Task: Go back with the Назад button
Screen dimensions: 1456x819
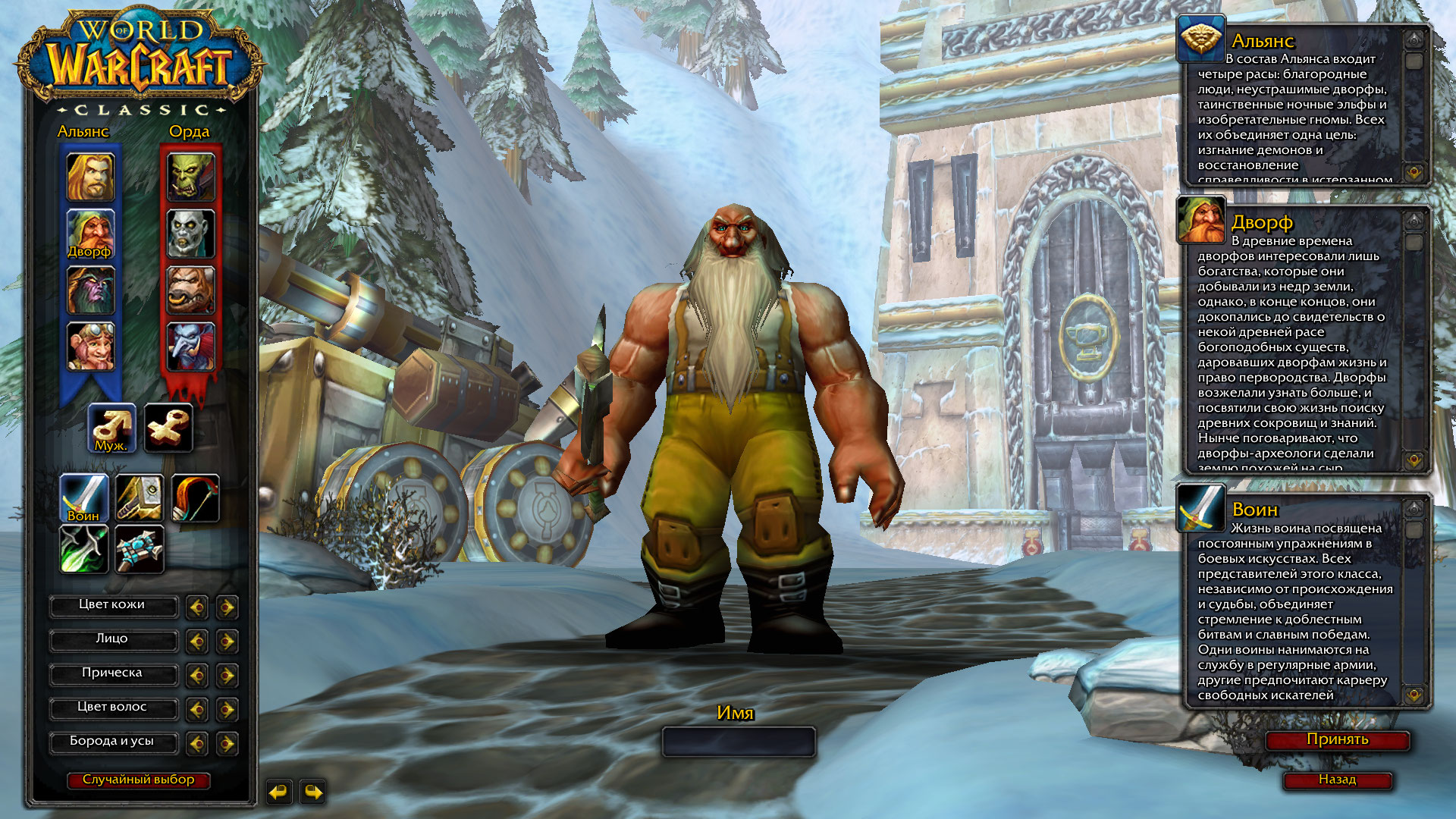Action: (x=1338, y=780)
